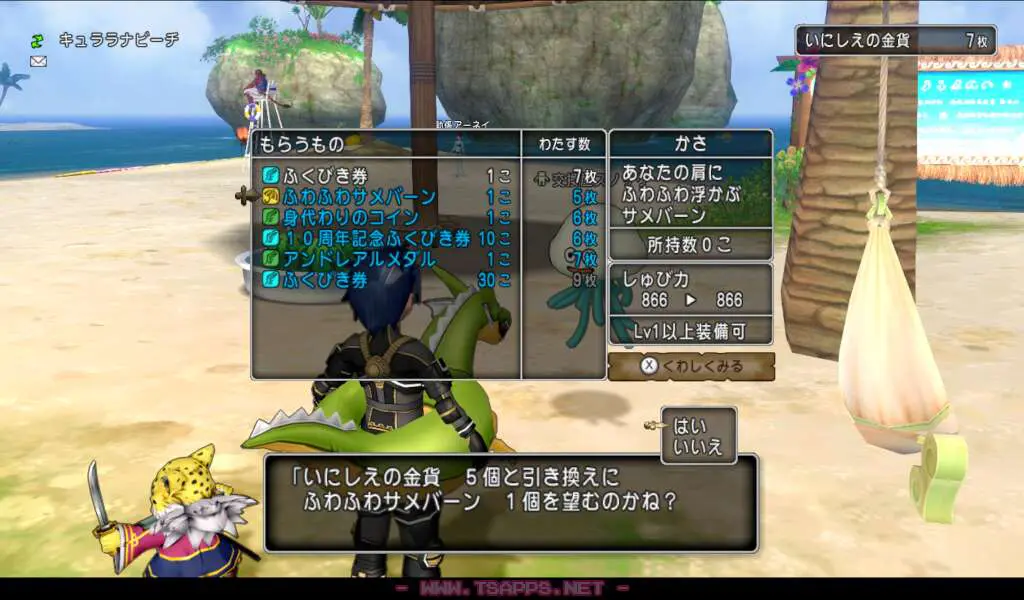Screen dimensions: 1024x600
Task: Select the ふくびき券 1こ reward row
Action: click(385, 175)
